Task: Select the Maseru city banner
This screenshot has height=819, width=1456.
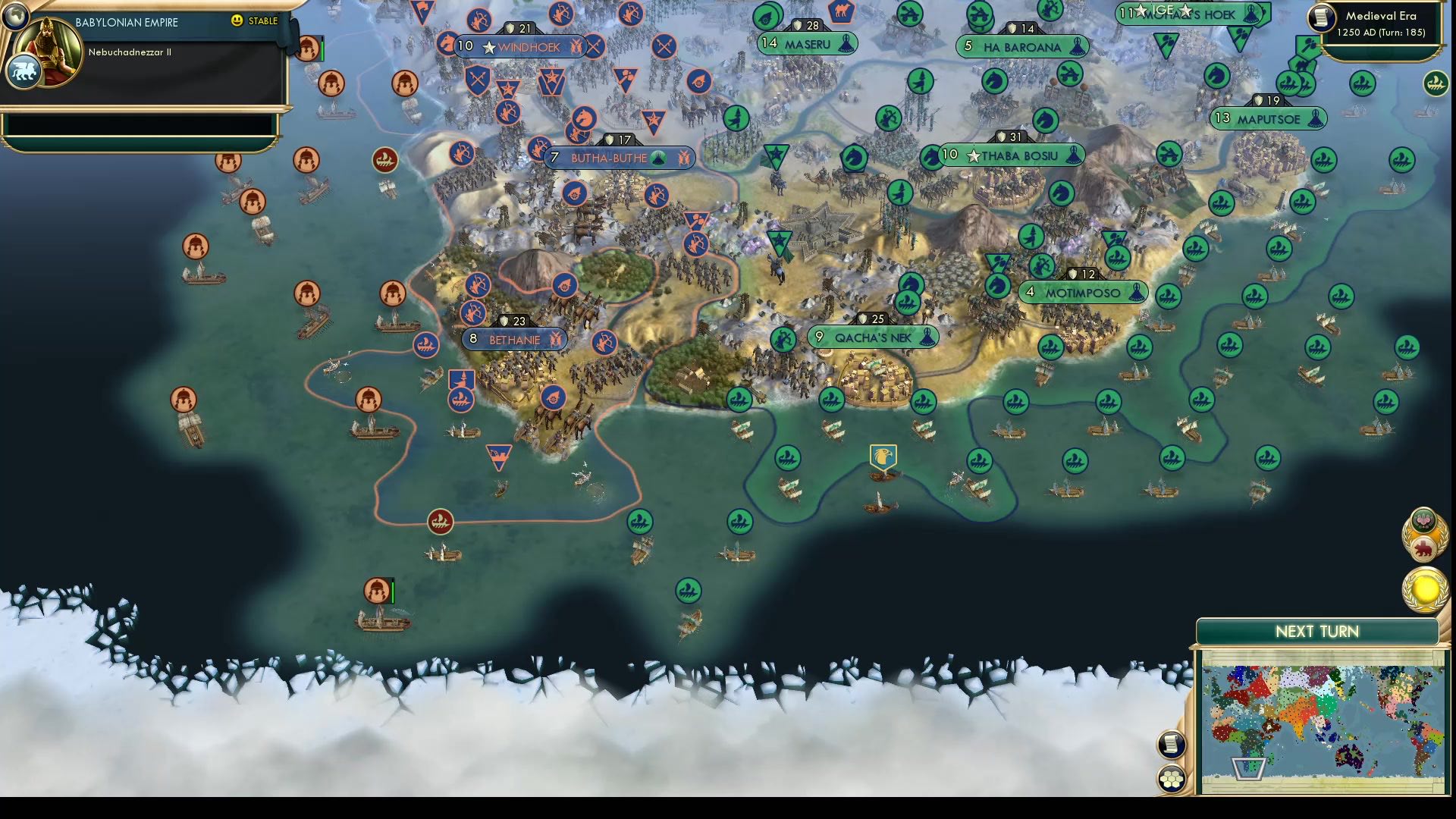Action: [806, 44]
